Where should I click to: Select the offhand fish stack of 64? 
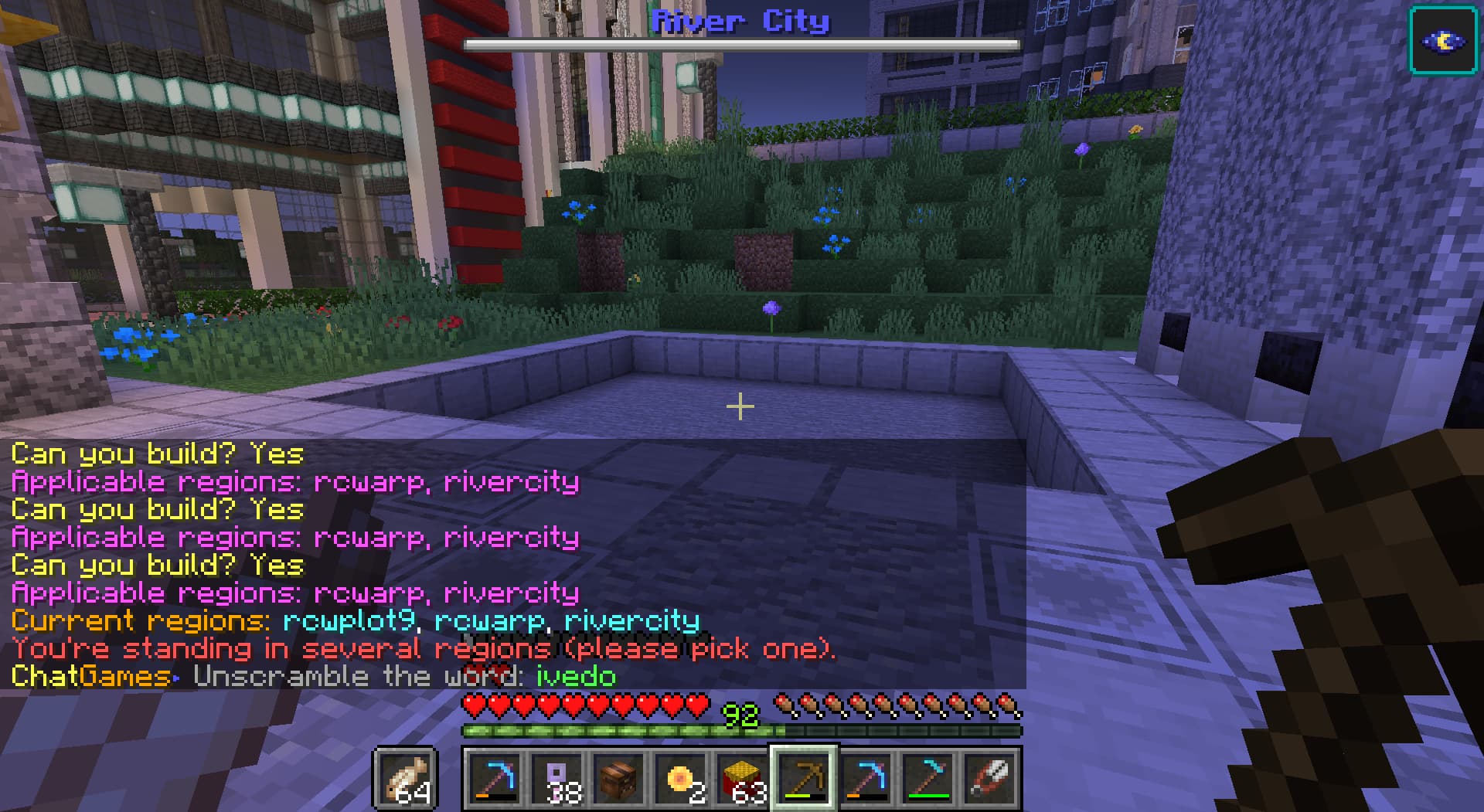click(x=405, y=778)
